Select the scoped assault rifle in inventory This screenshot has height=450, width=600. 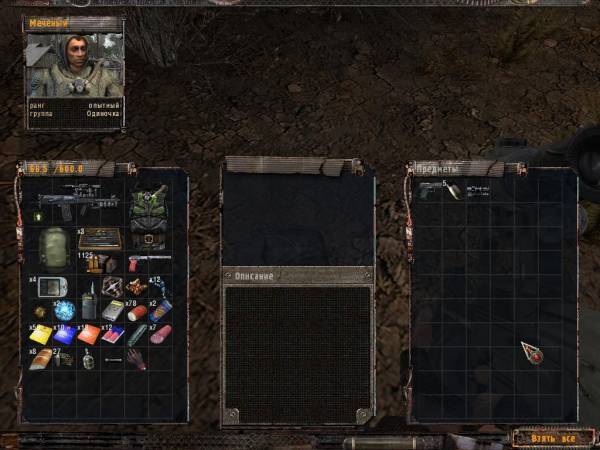[x=78, y=201]
